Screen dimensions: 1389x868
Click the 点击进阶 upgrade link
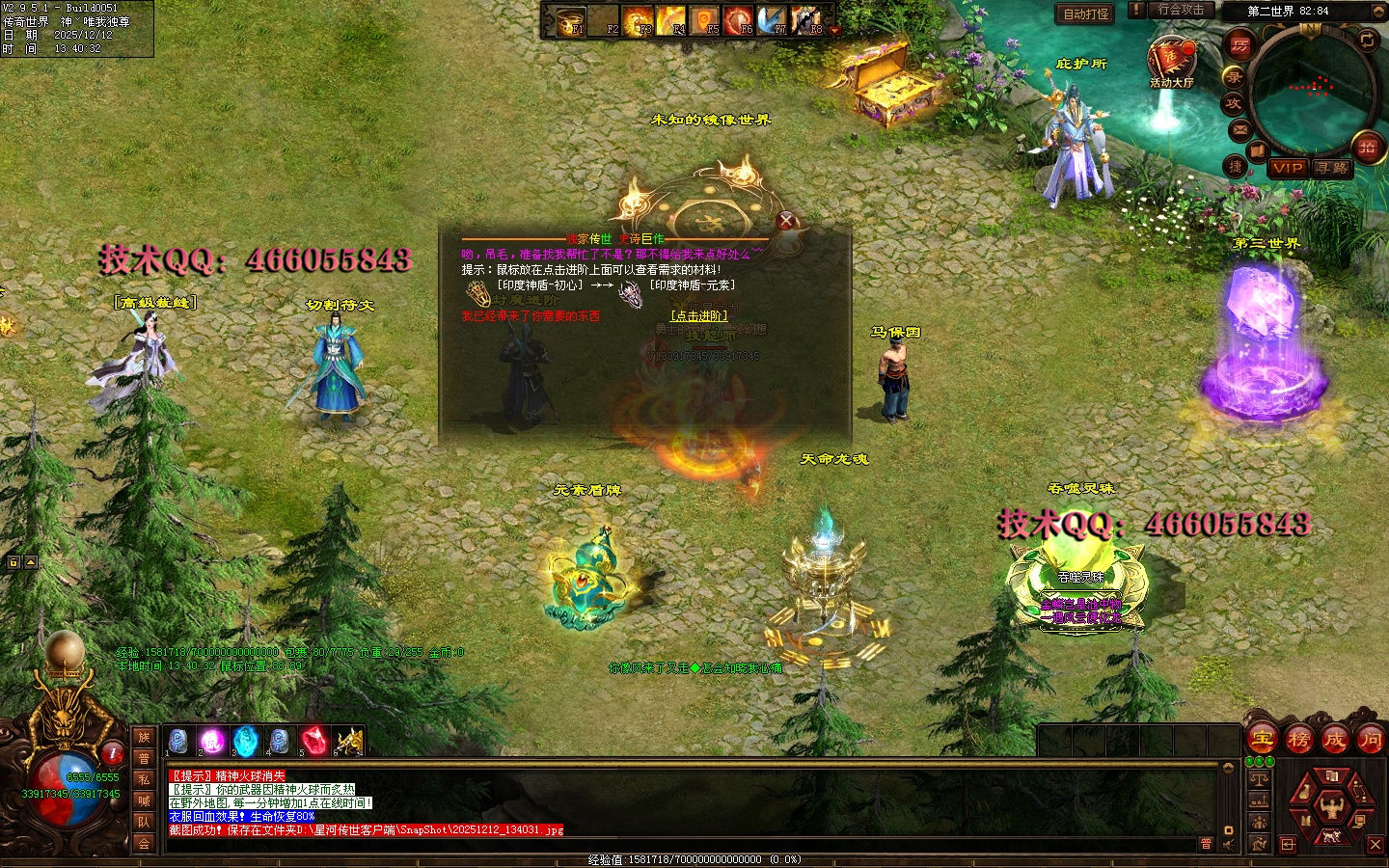pos(699,316)
